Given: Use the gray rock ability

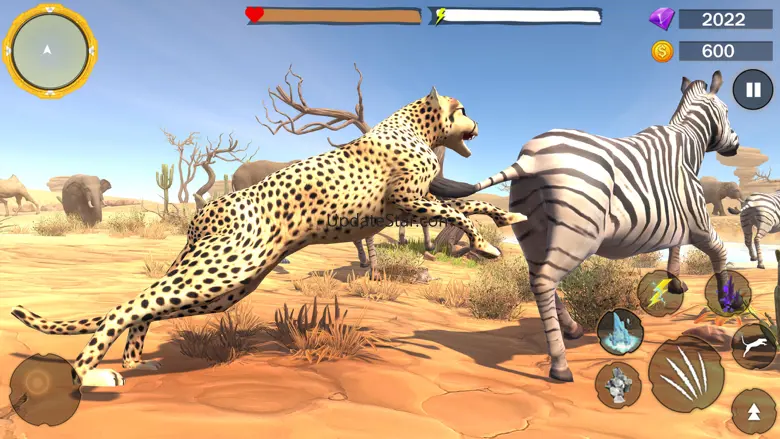Looking at the screenshot, I should click(x=618, y=384).
